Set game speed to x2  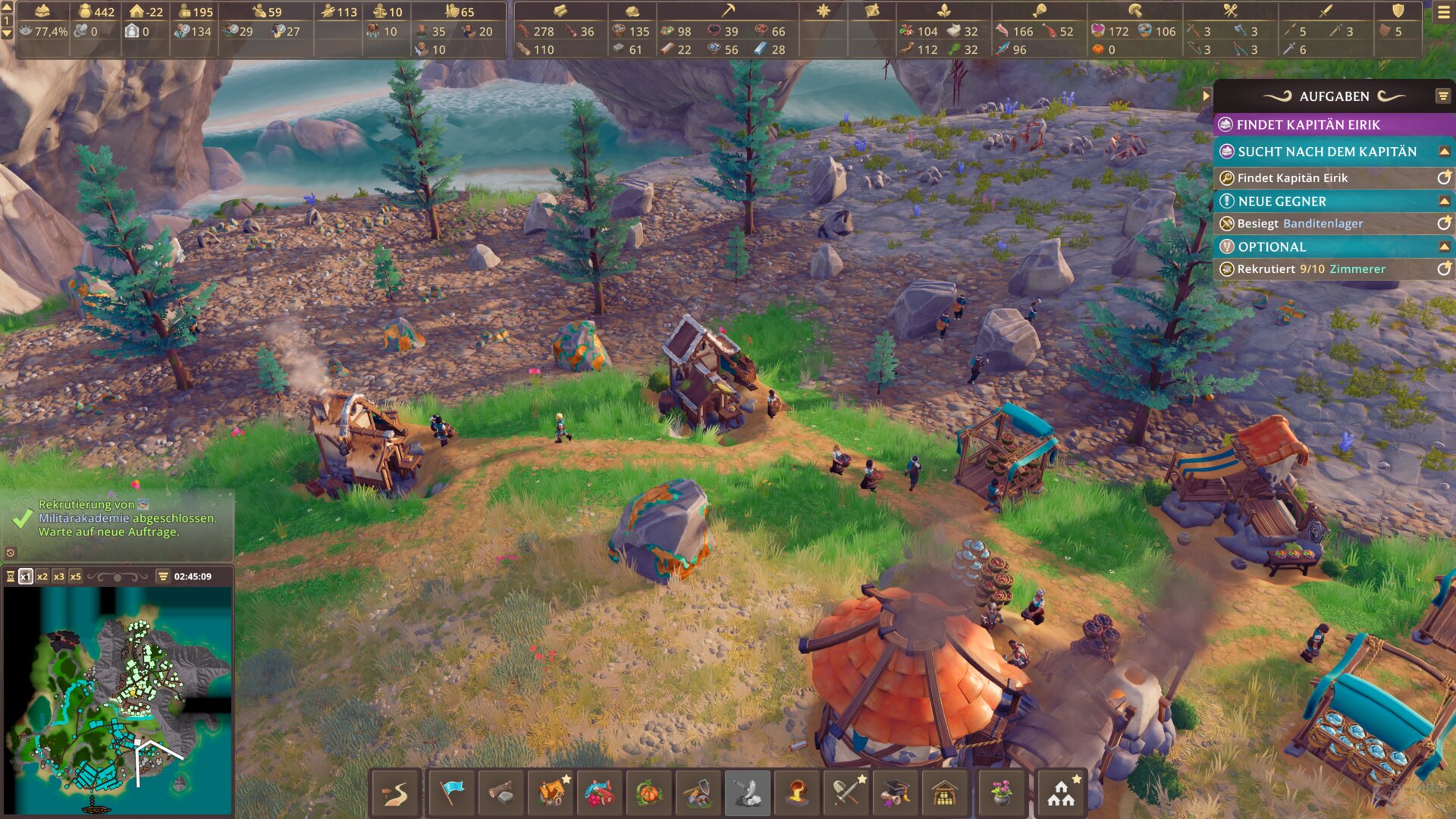[x=42, y=576]
